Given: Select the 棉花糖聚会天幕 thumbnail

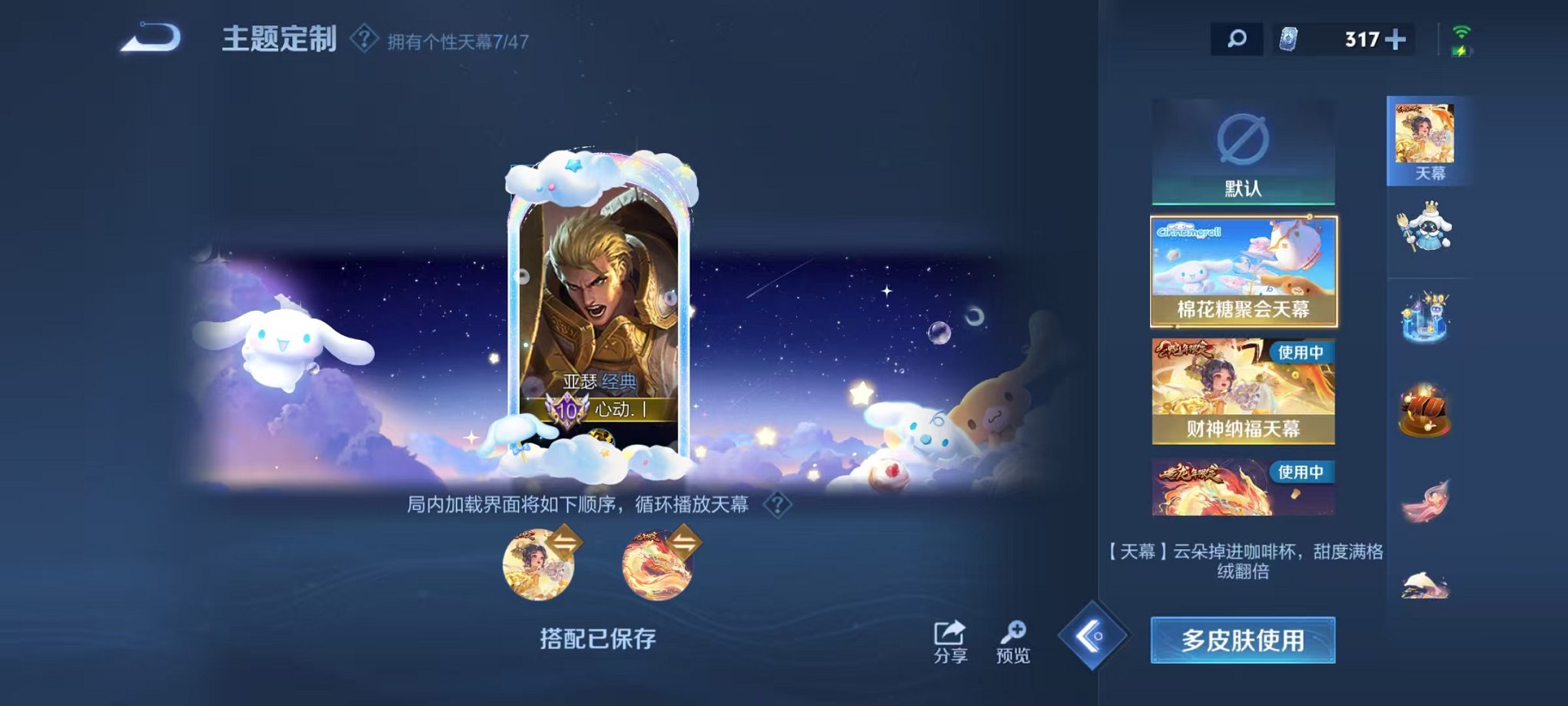Looking at the screenshot, I should pos(1242,271).
